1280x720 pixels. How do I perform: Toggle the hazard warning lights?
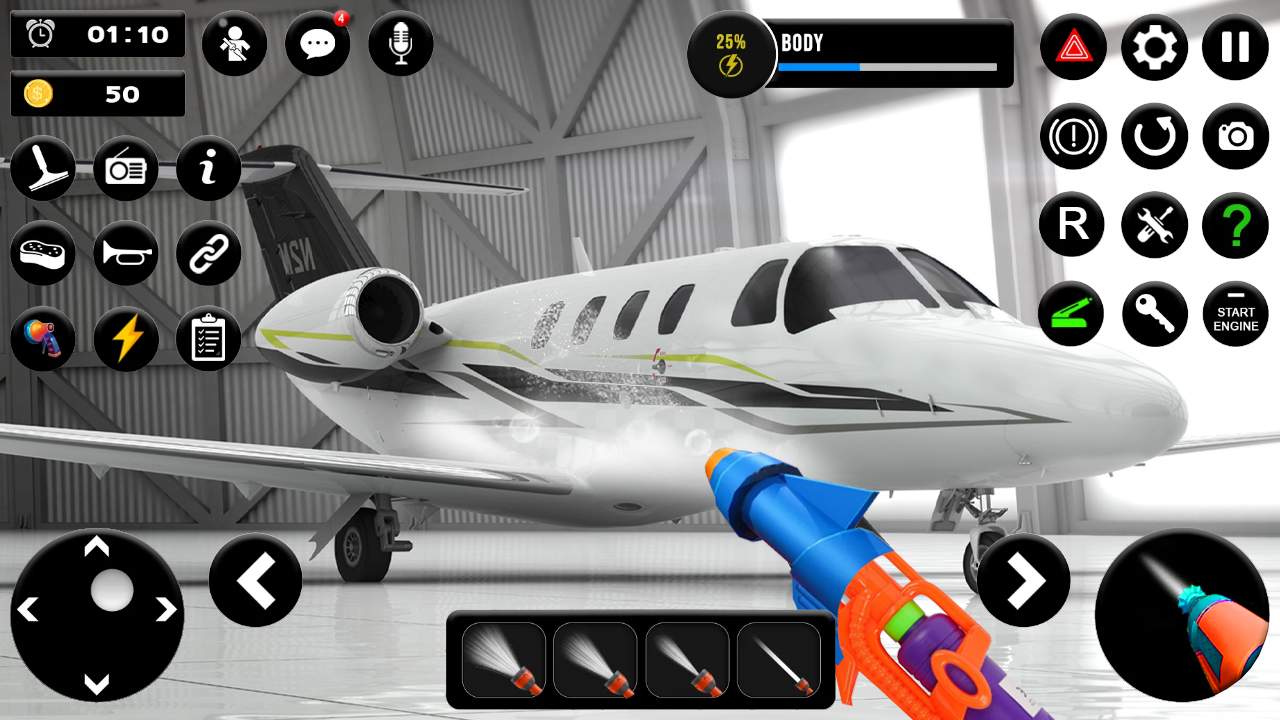pos(1072,47)
